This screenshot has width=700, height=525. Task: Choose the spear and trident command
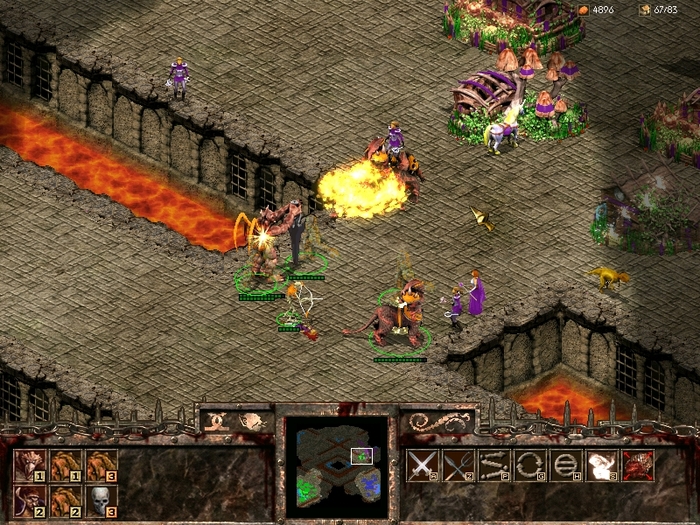[x=457, y=465]
